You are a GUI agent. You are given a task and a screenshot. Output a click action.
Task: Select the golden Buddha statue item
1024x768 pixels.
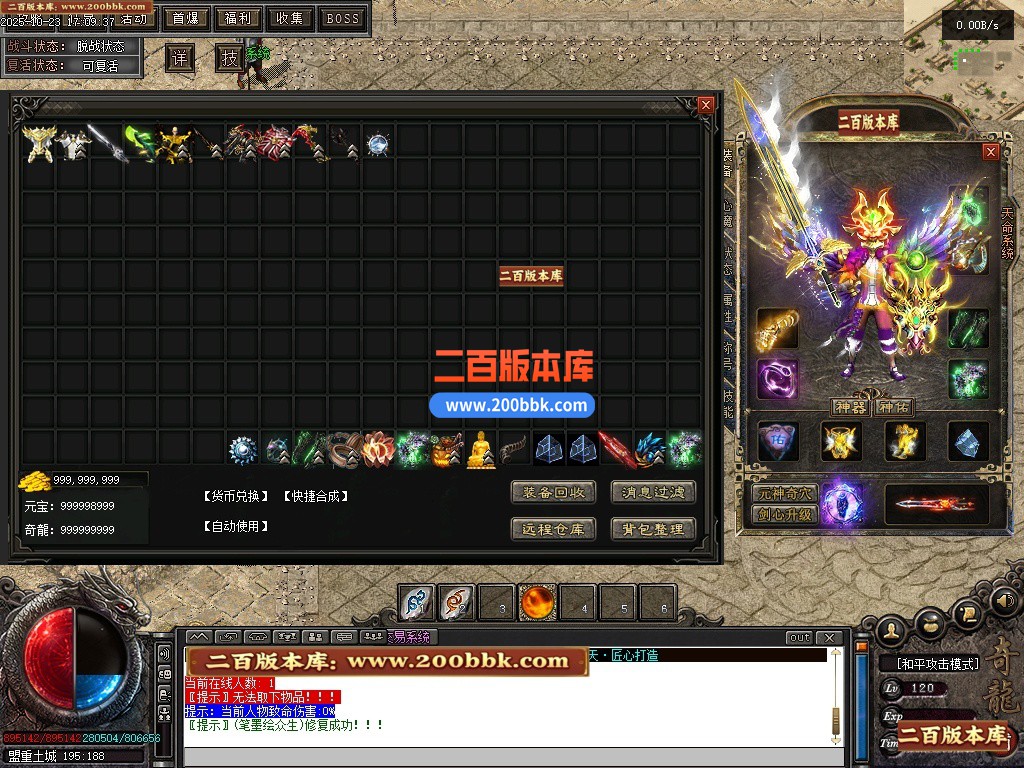tap(481, 449)
